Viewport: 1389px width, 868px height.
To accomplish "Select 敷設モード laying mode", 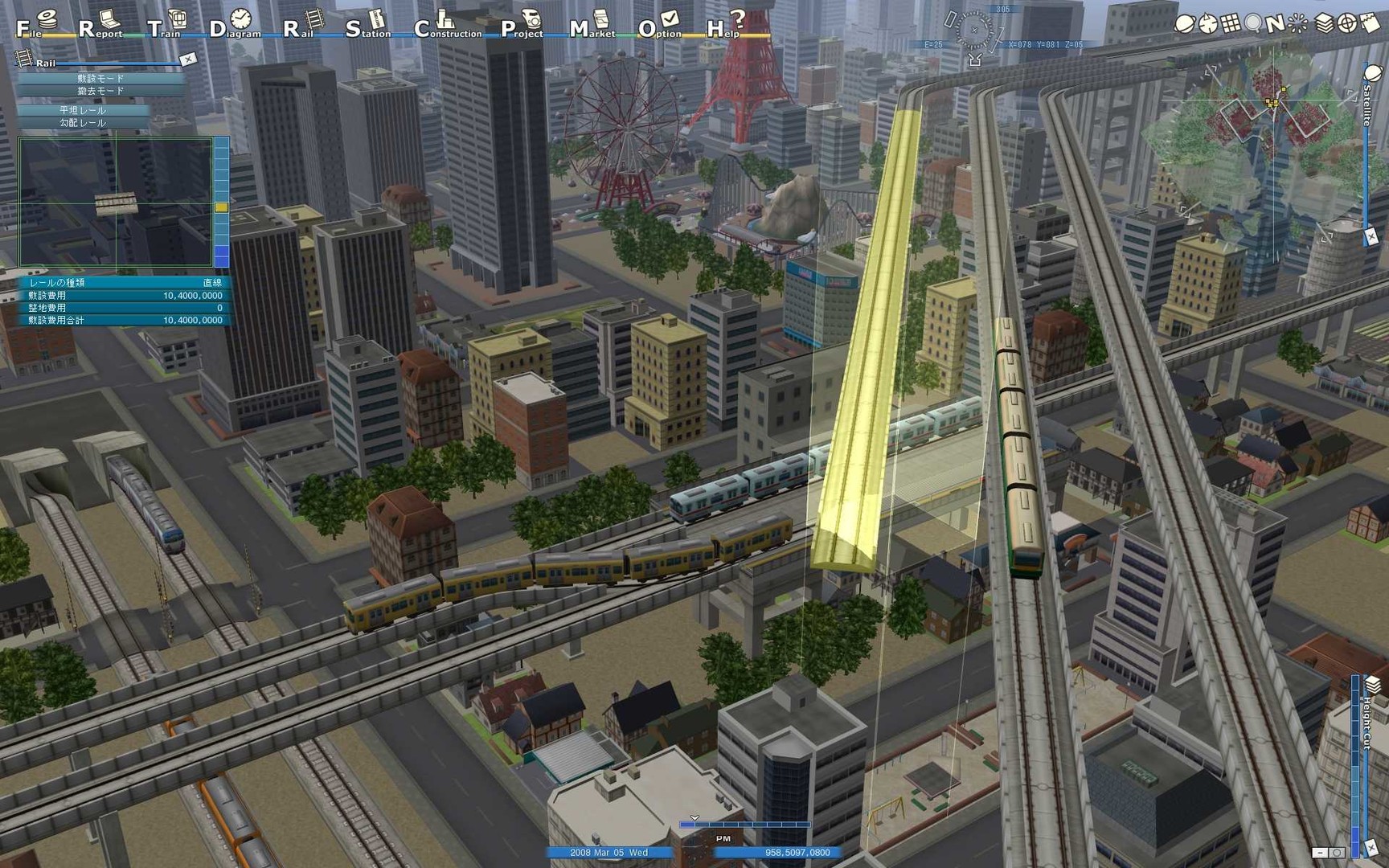I will 100,78.
